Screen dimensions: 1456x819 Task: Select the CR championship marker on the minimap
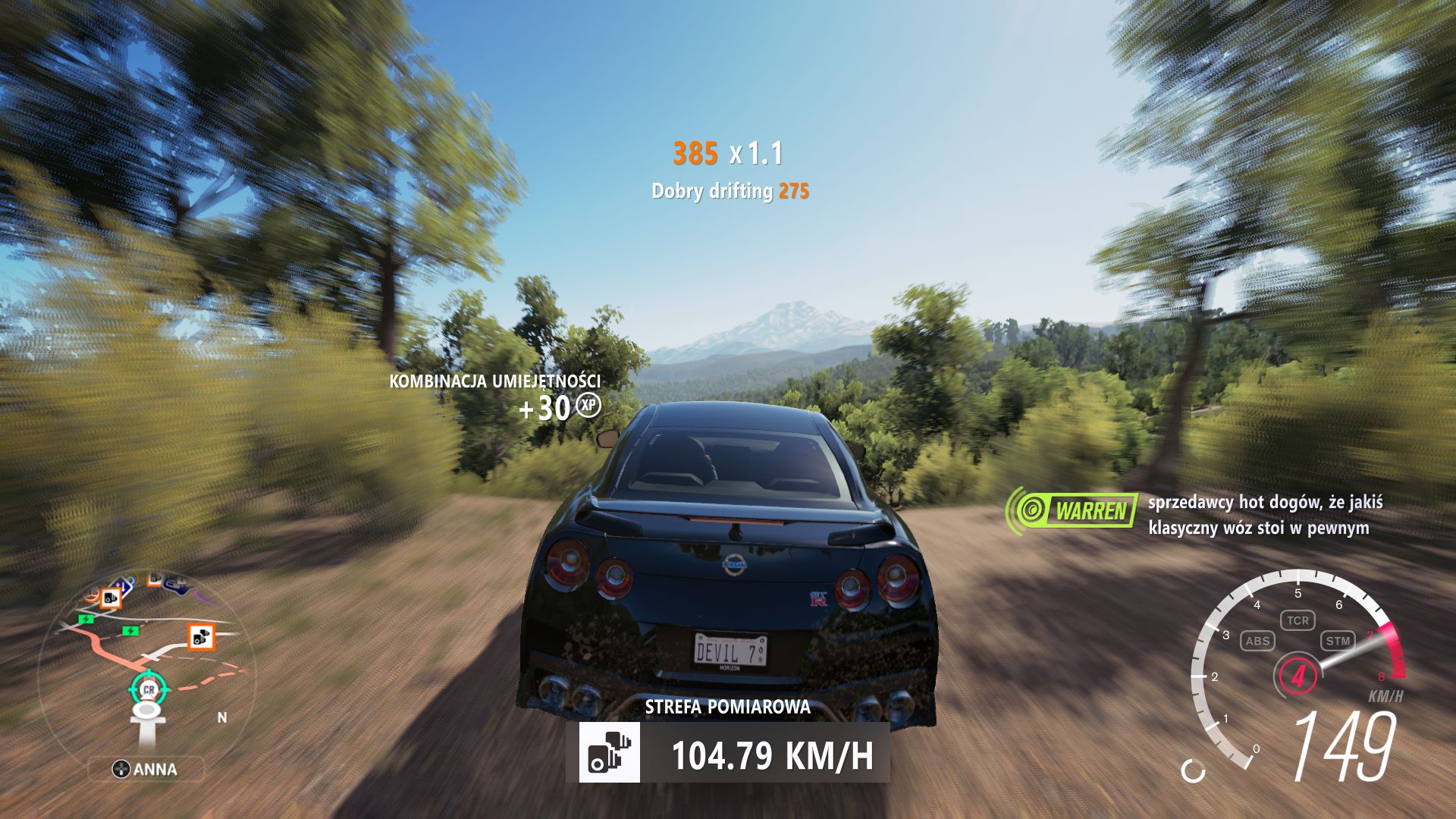point(149,689)
